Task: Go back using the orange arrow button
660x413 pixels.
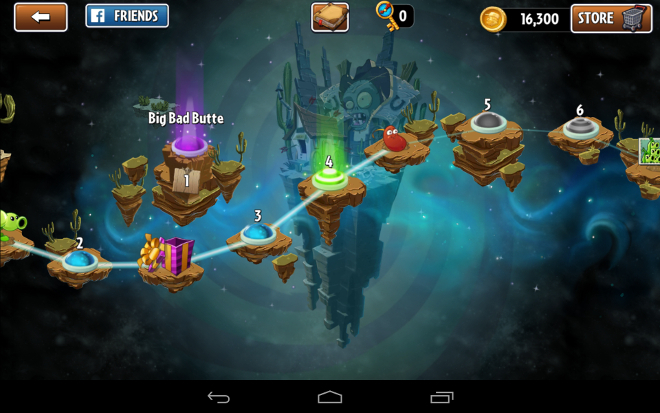Action: [41, 17]
